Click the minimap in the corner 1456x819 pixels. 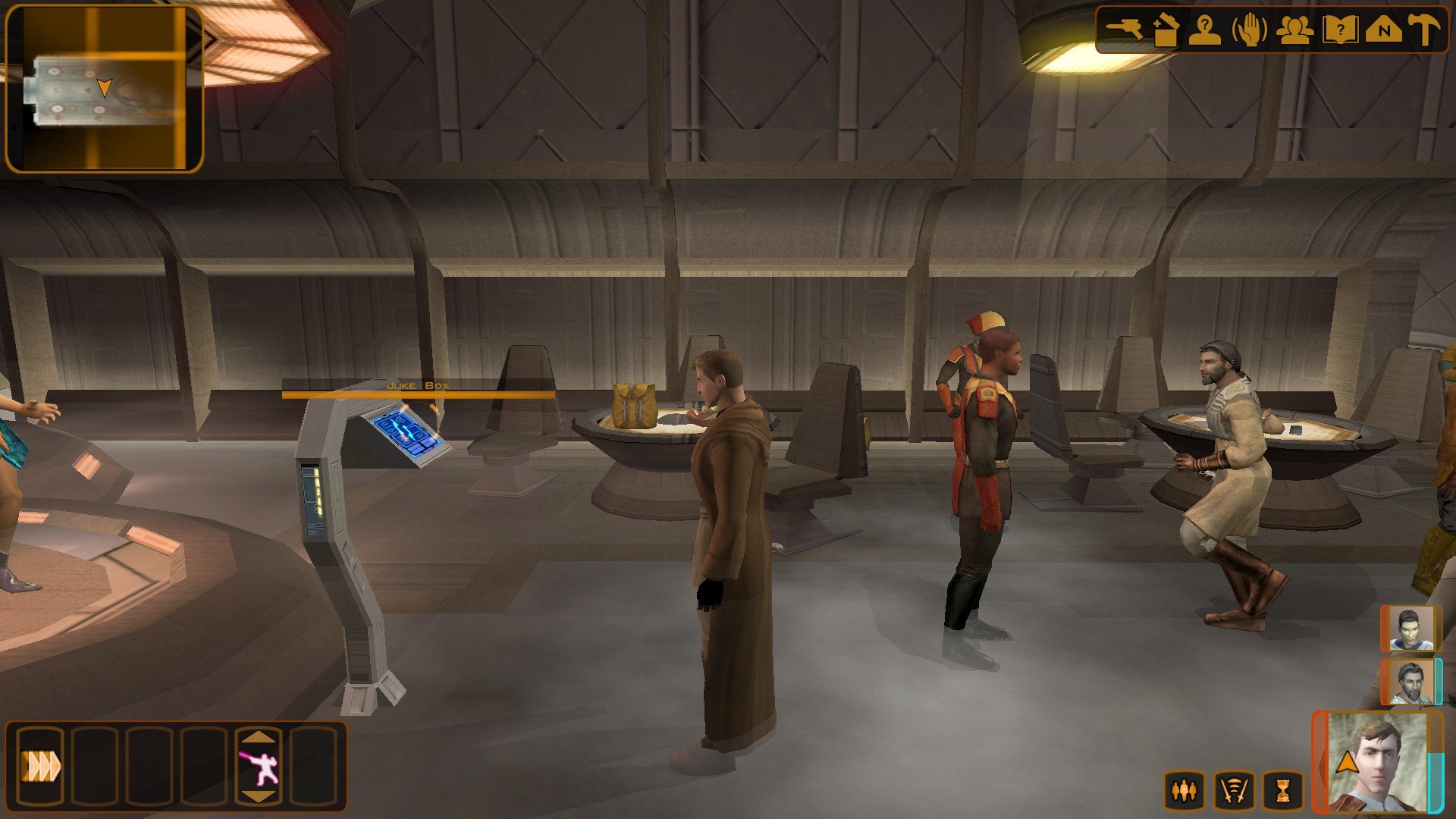(104, 89)
